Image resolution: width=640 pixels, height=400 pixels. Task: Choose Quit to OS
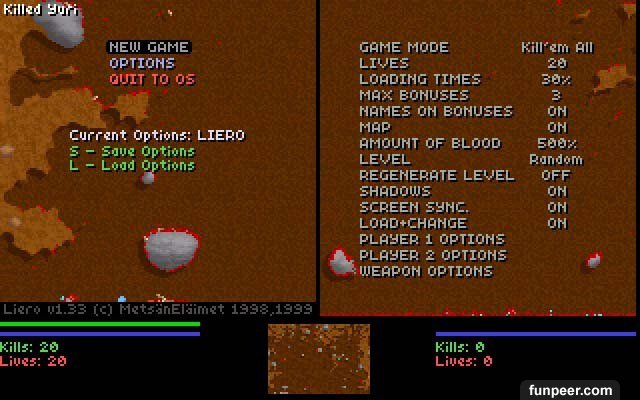click(151, 79)
